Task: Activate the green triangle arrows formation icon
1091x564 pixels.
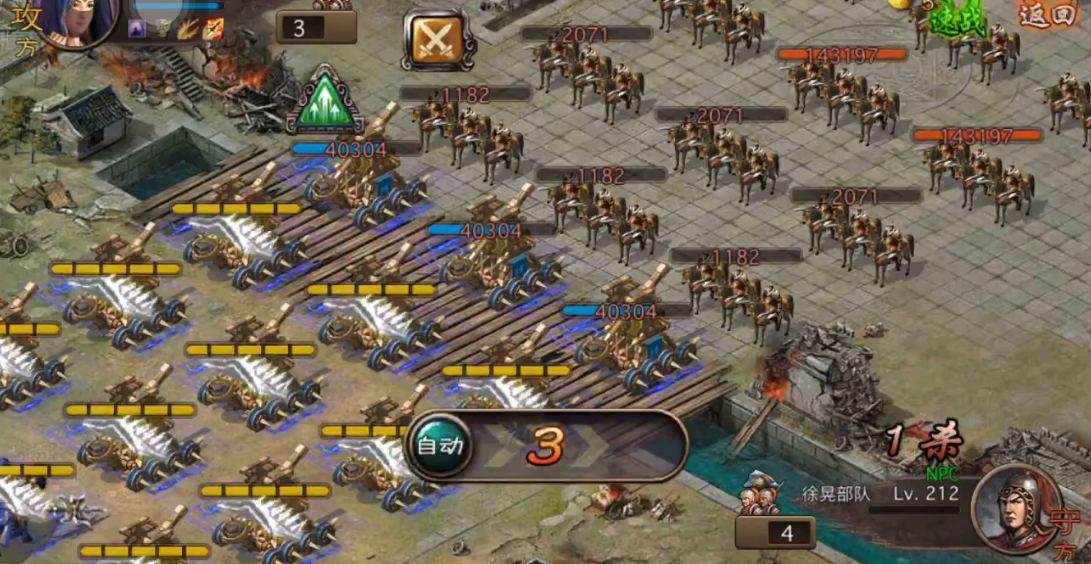Action: 323,100
